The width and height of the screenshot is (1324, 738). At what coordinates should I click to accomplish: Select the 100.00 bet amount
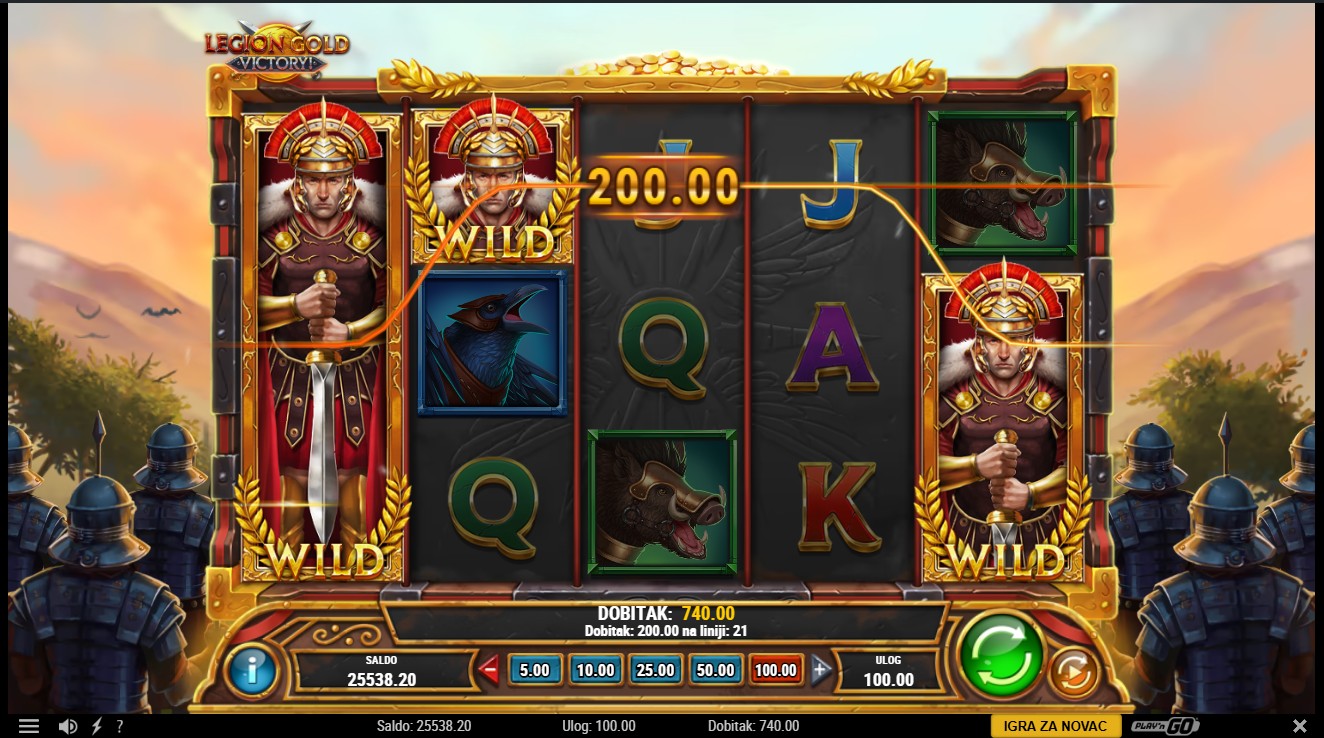(776, 670)
